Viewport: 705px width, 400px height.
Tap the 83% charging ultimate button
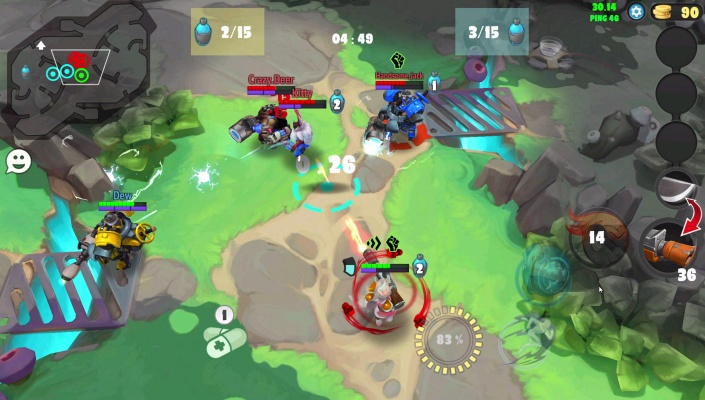coord(448,340)
